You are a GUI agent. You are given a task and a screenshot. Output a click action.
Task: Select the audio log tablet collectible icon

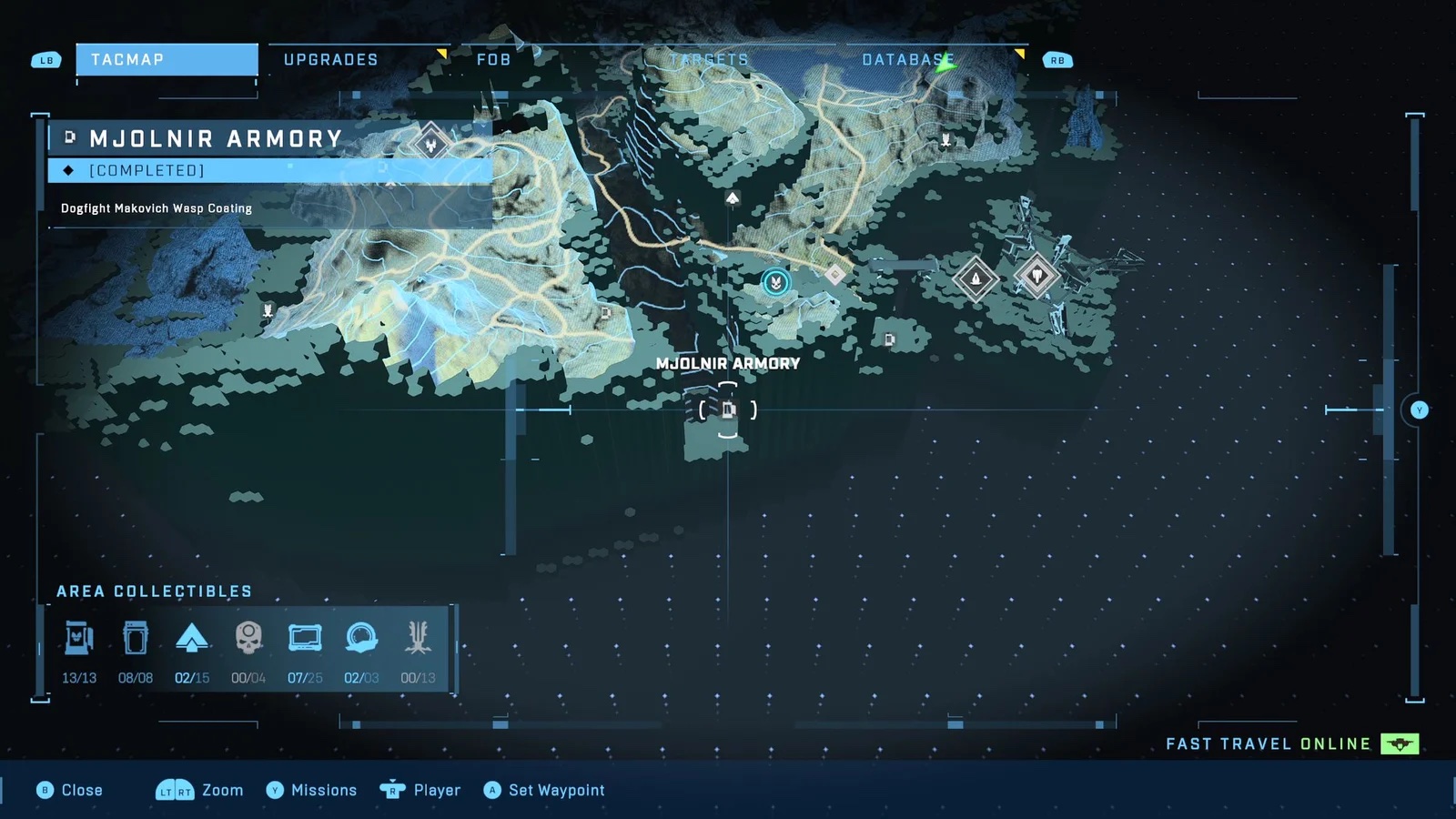point(305,639)
